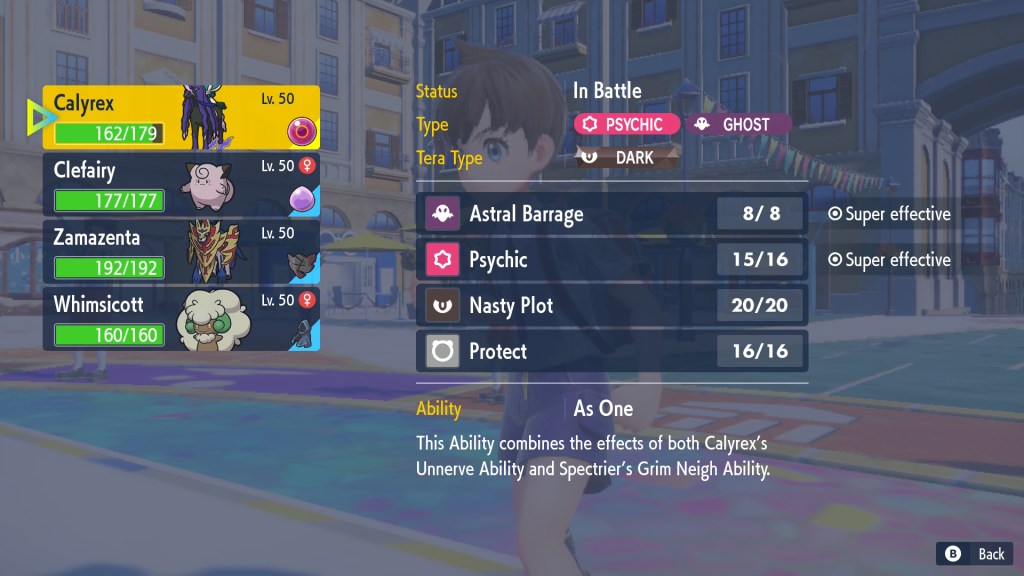Click Calyrex's held item orb icon
The image size is (1024, 576).
pos(301,131)
